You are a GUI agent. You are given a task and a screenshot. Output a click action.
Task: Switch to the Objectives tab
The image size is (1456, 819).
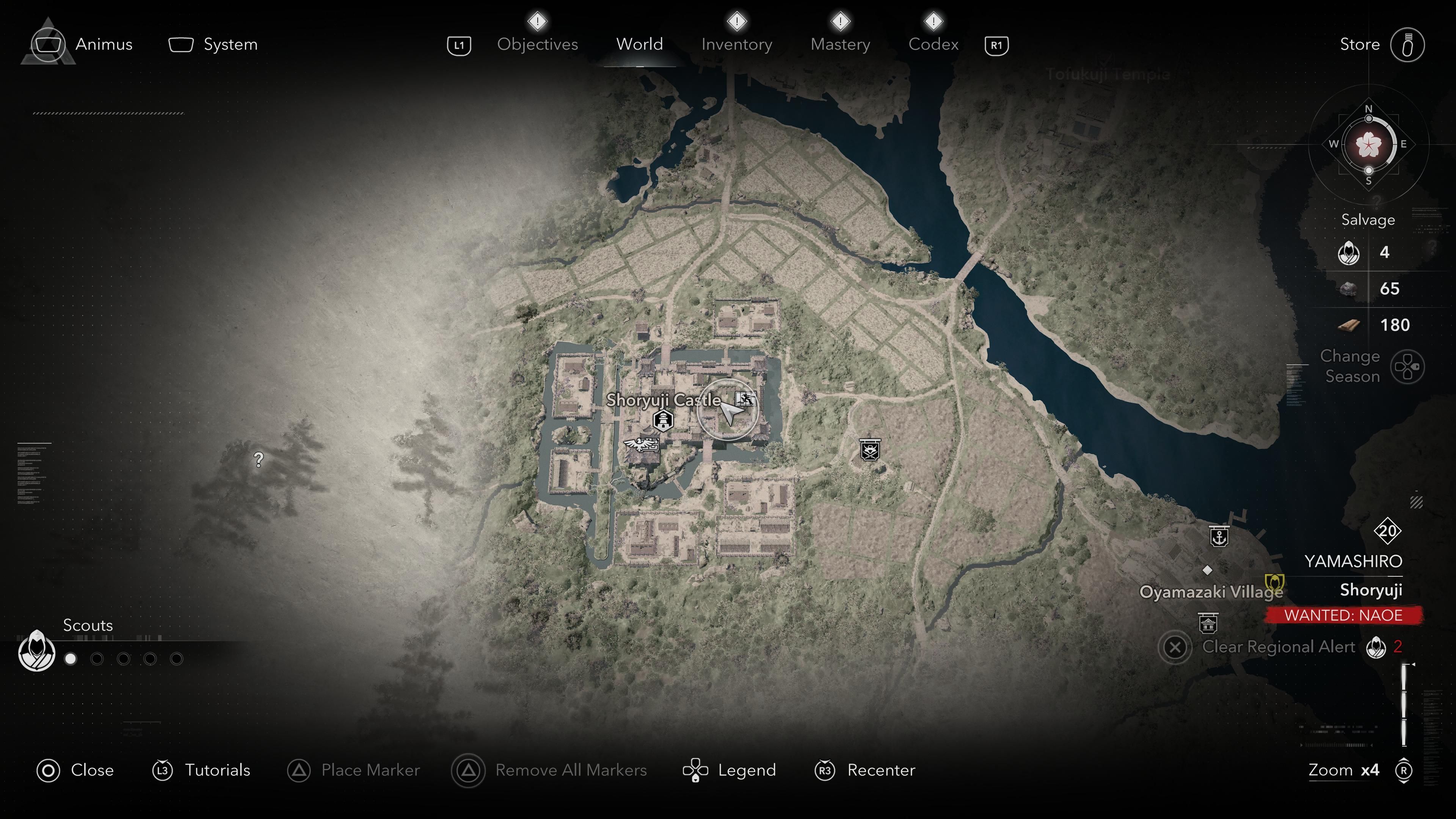537,44
